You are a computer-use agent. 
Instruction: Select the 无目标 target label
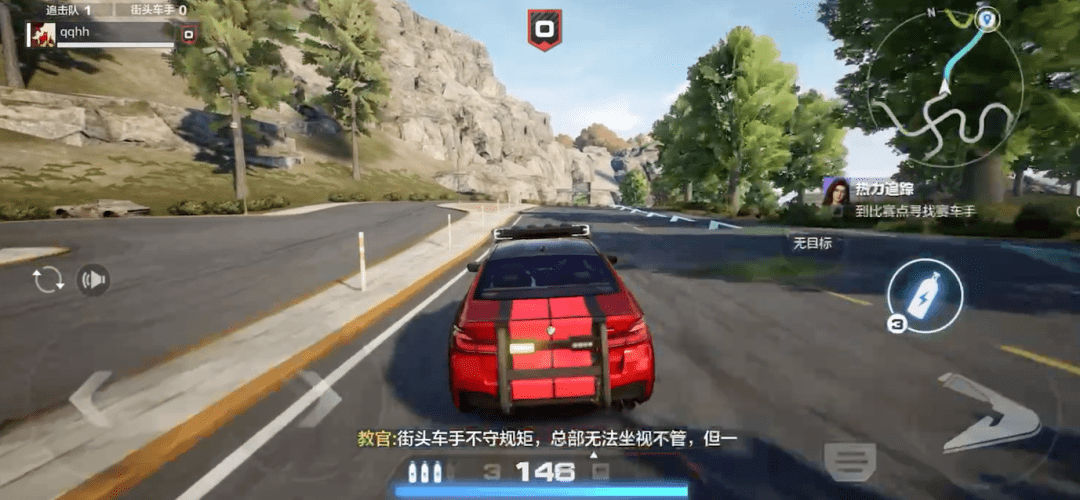pos(812,243)
